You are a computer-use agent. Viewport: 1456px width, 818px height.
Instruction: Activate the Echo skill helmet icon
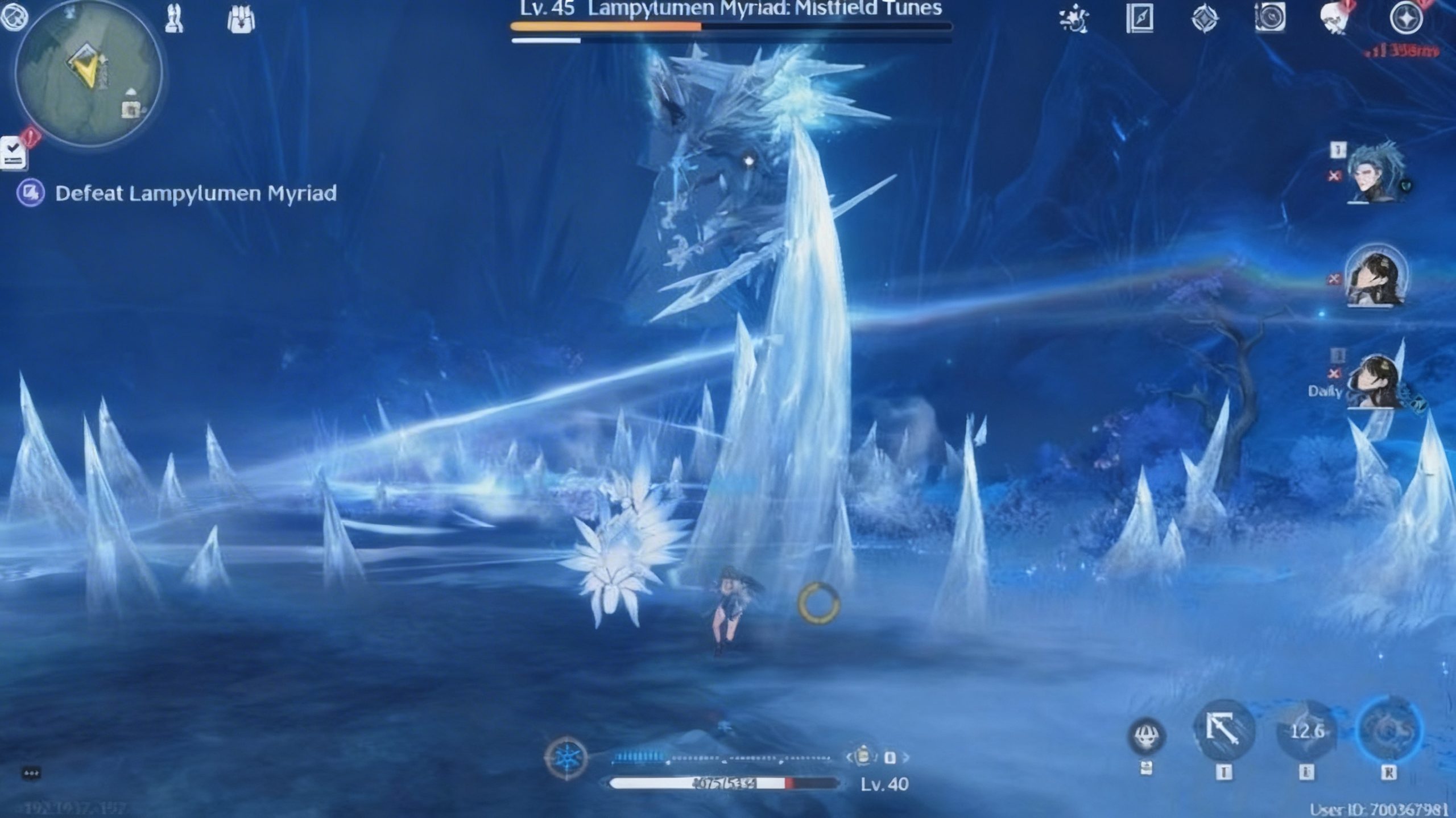pyautogui.click(x=1147, y=736)
